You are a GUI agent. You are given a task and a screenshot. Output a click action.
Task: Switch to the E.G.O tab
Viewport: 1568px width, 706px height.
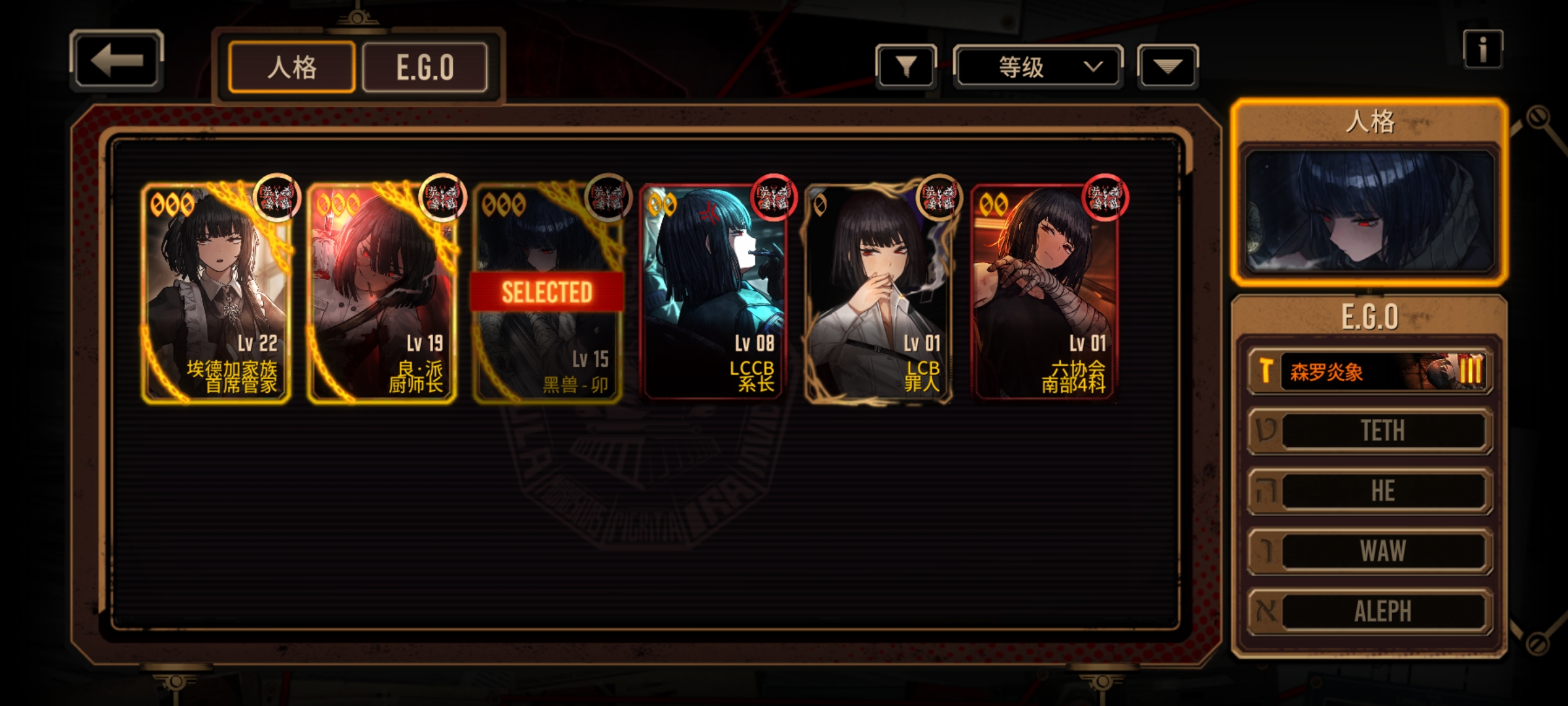425,67
